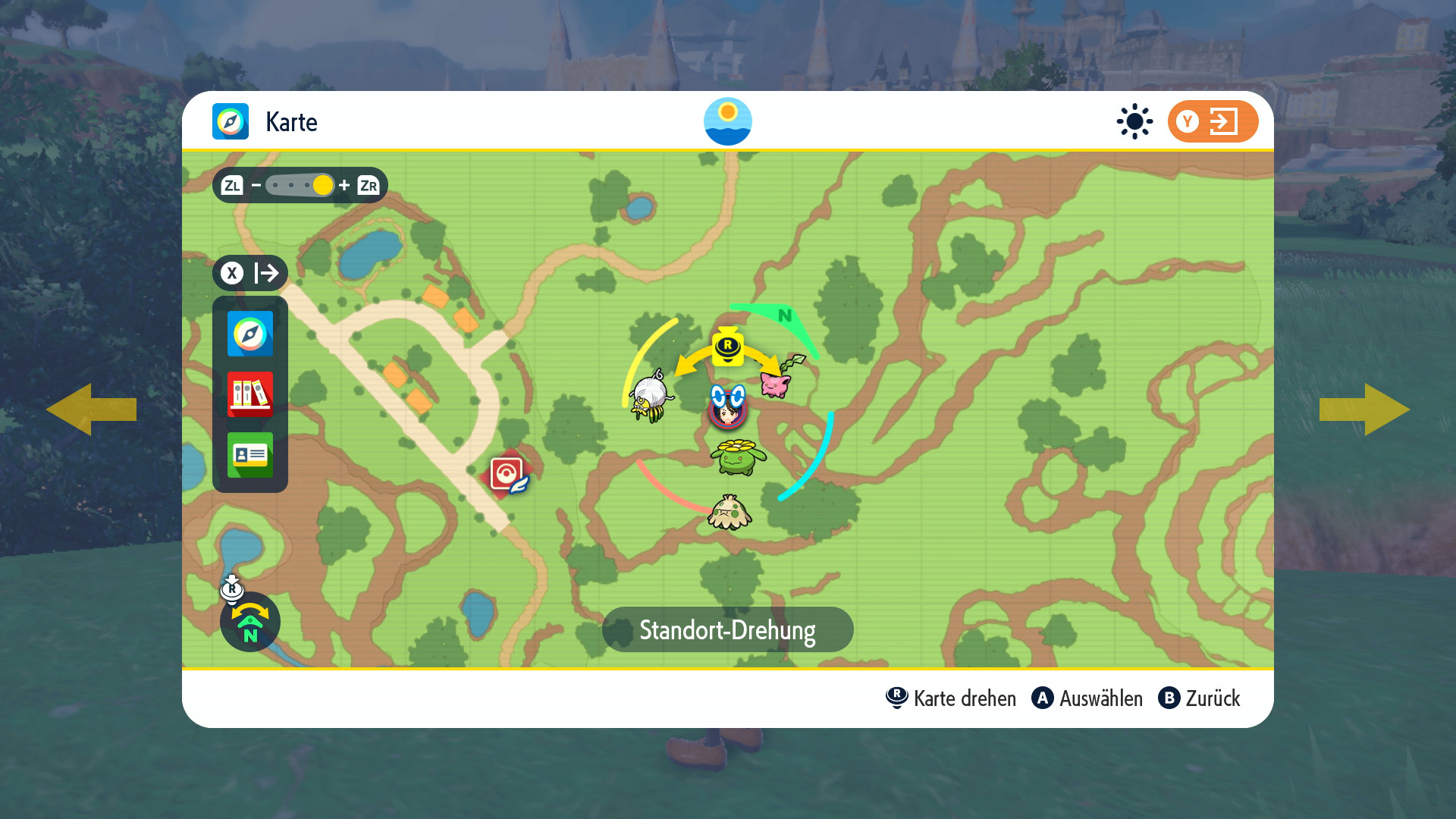Screen dimensions: 1456x819
Task: Select the compass map app icon
Action: (250, 334)
